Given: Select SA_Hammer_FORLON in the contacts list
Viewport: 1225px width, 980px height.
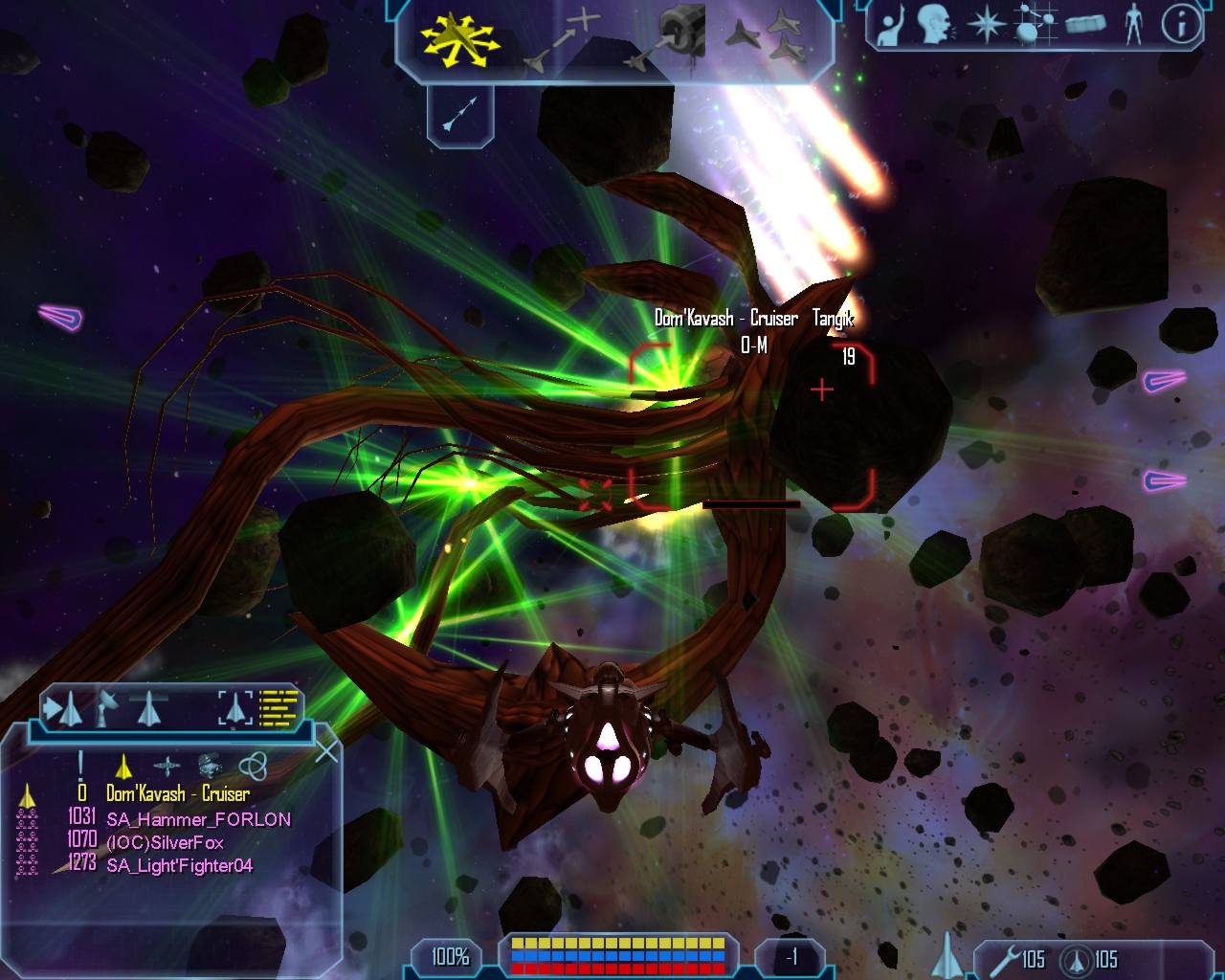Looking at the screenshot, I should tap(198, 819).
